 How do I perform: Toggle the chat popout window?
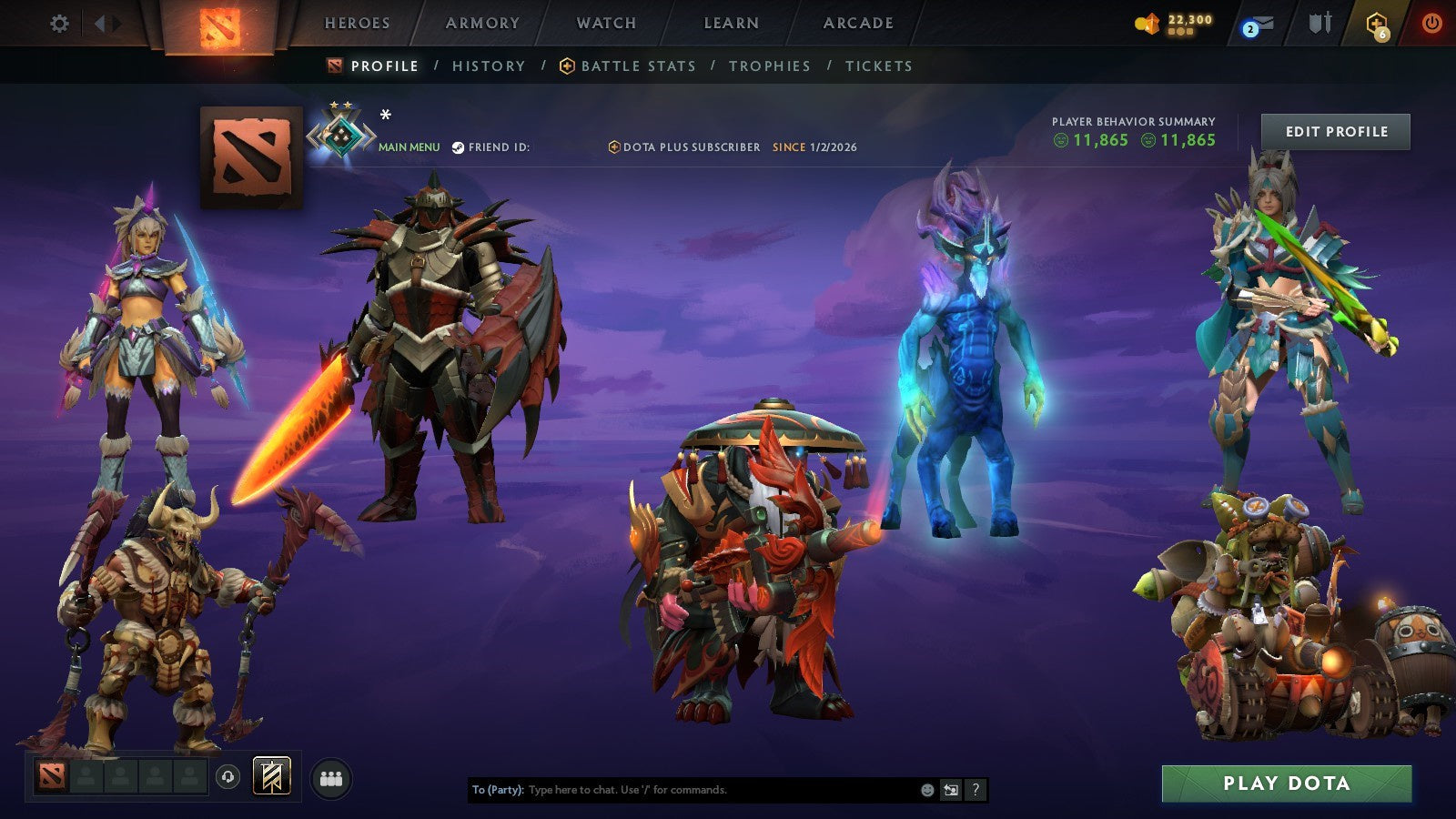point(949,791)
